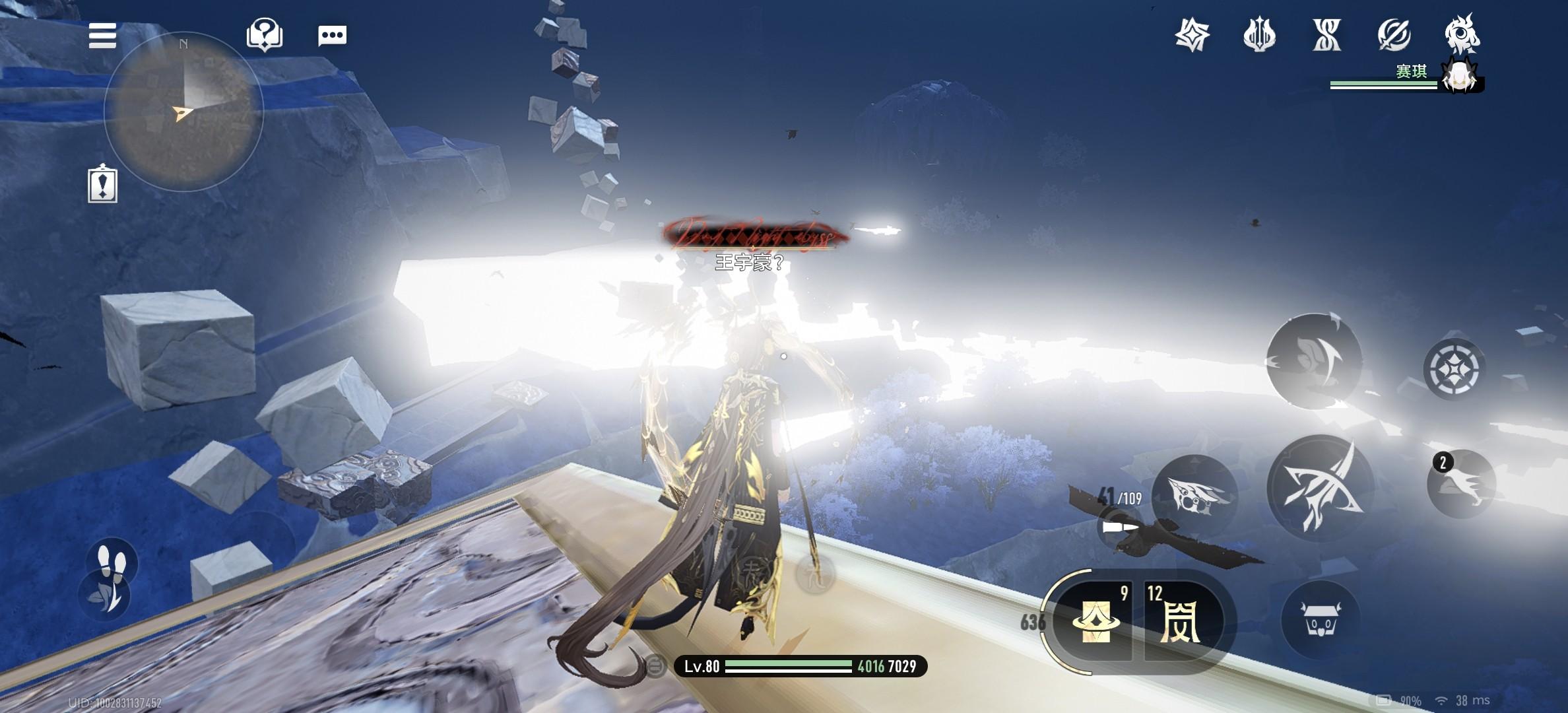1568x713 pixels.
Task: Open the trident-shaped top menu icon
Action: (1259, 34)
